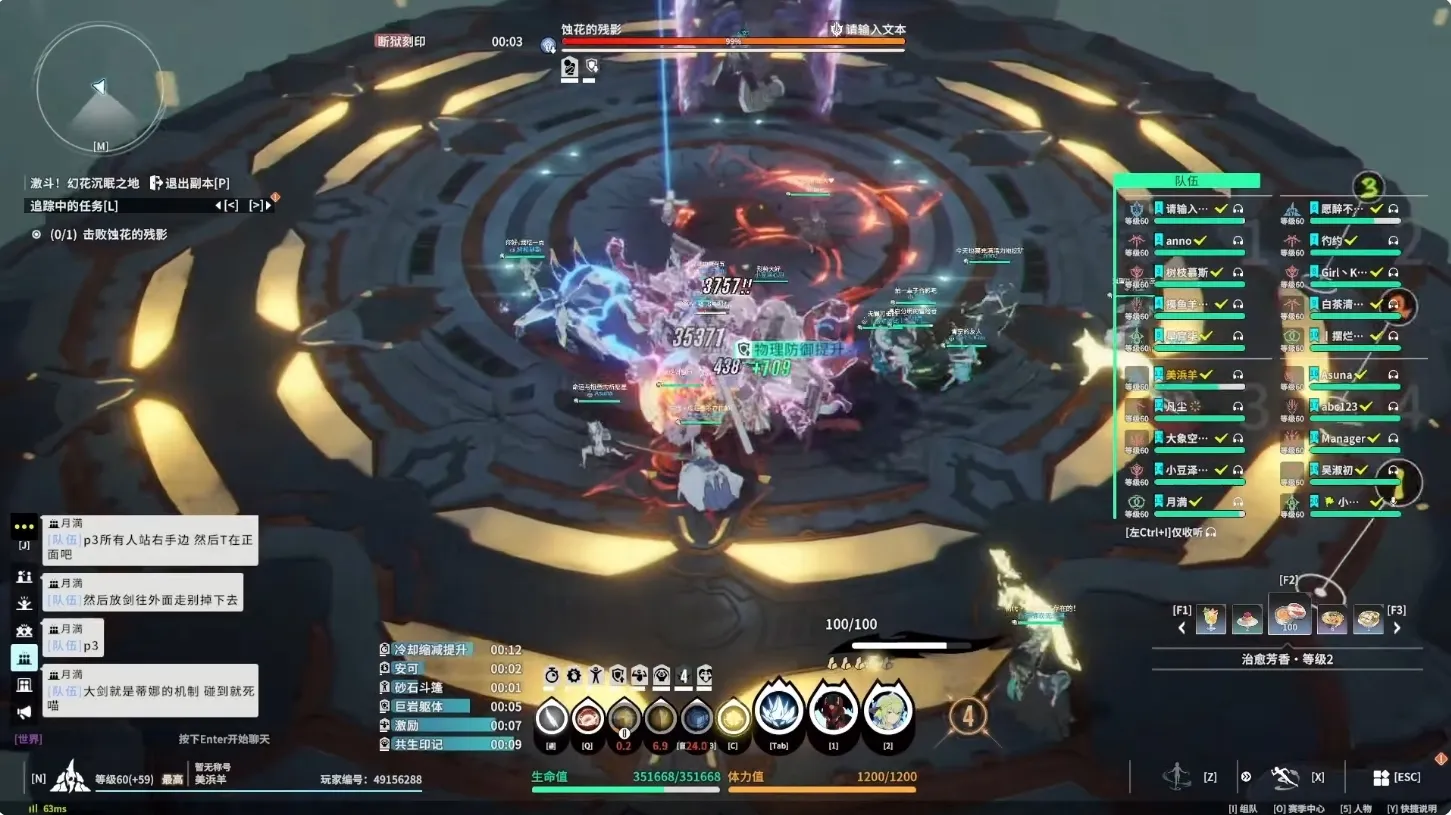This screenshot has width=1451, height=815.
Task: Select party member Manager in team list
Action: pyautogui.click(x=1343, y=438)
